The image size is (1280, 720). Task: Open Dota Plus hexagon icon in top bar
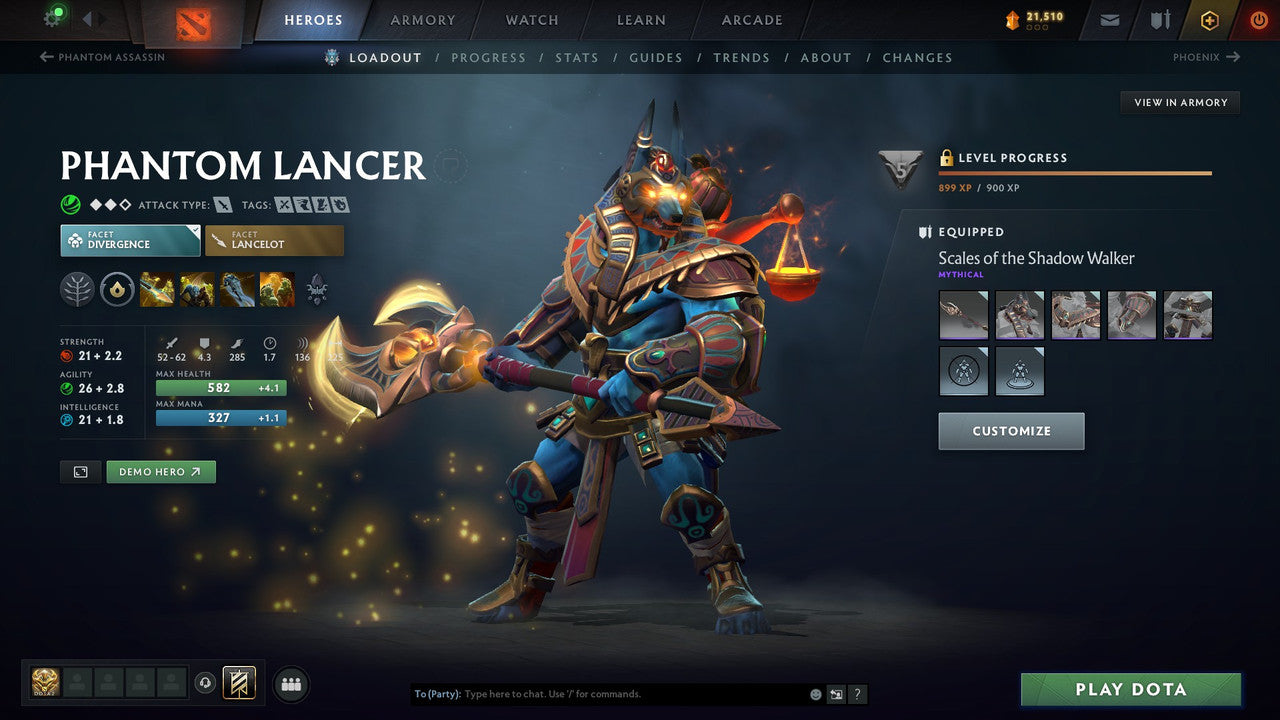(1210, 19)
